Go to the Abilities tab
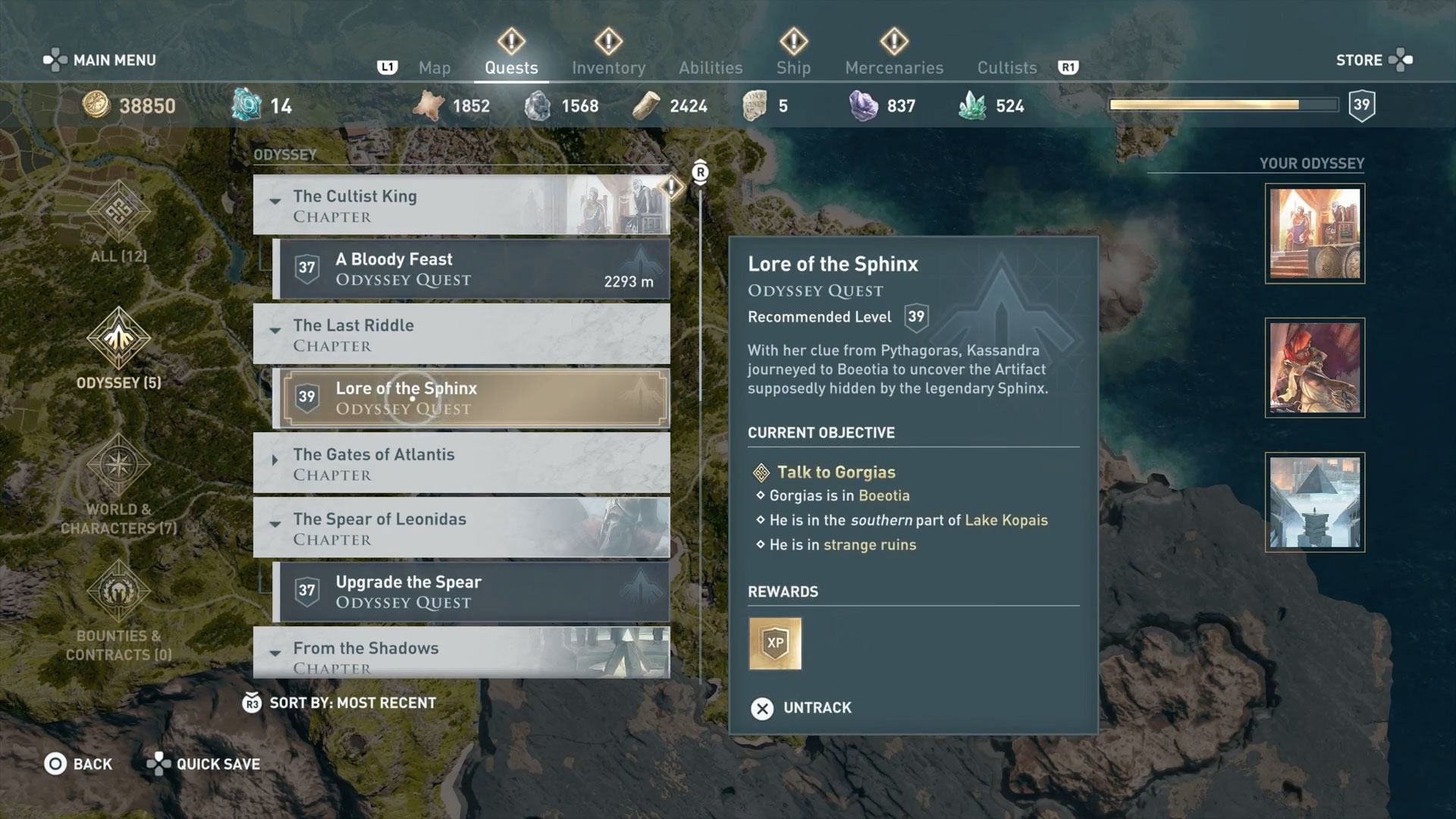The width and height of the screenshot is (1456, 819). (711, 67)
